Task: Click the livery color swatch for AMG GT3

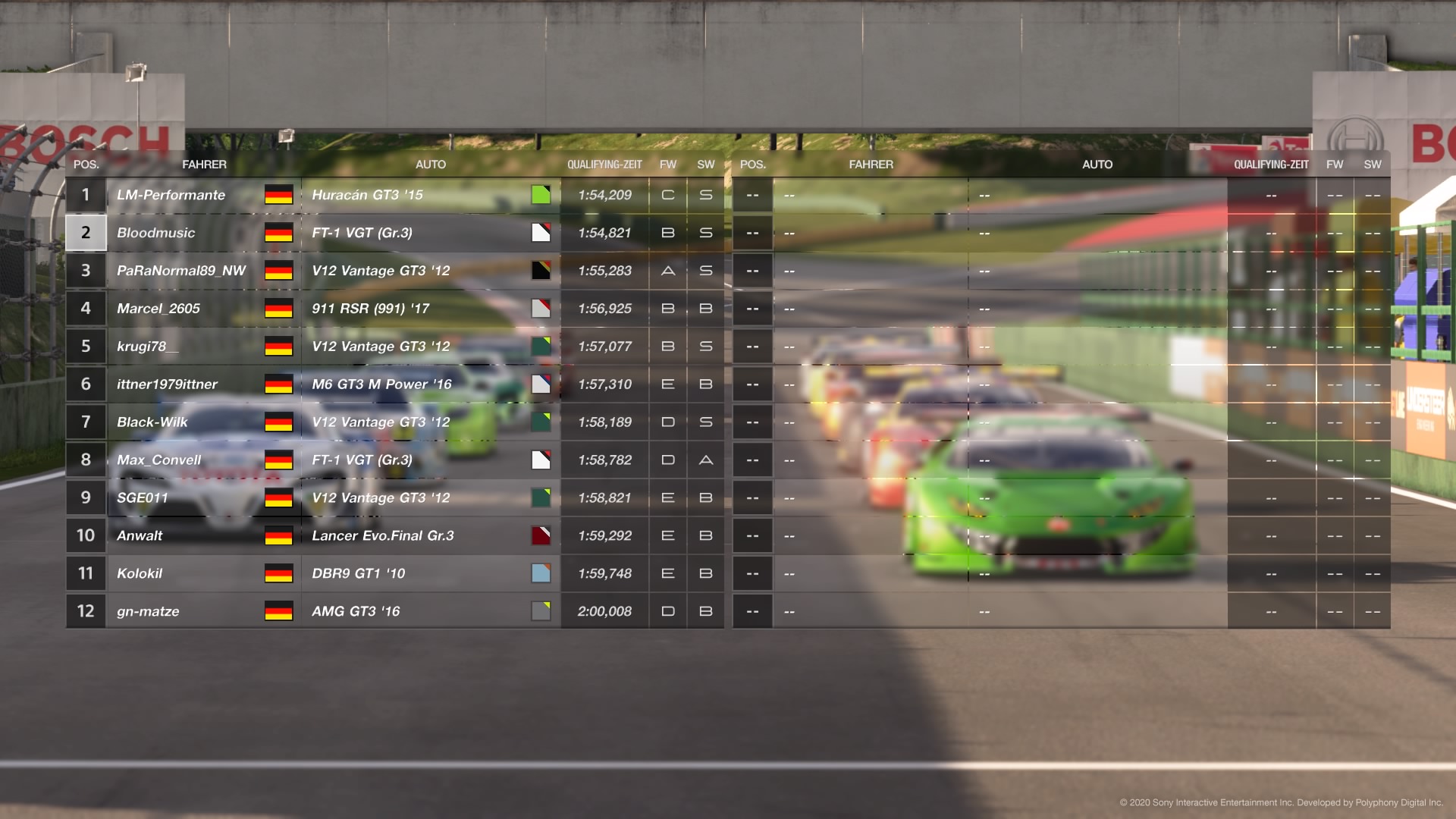Action: [x=541, y=610]
